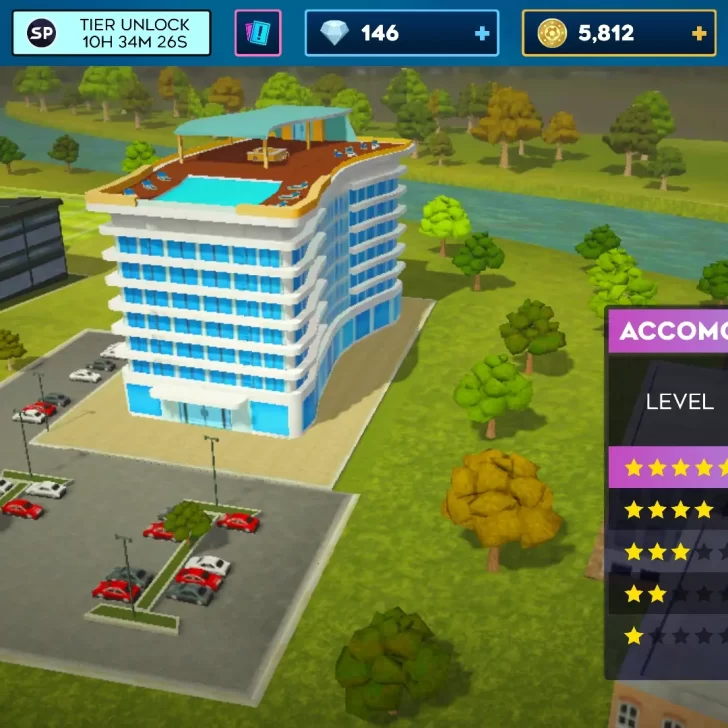728x728 pixels.
Task: Buy more gold coins with the plus
Action: [699, 34]
